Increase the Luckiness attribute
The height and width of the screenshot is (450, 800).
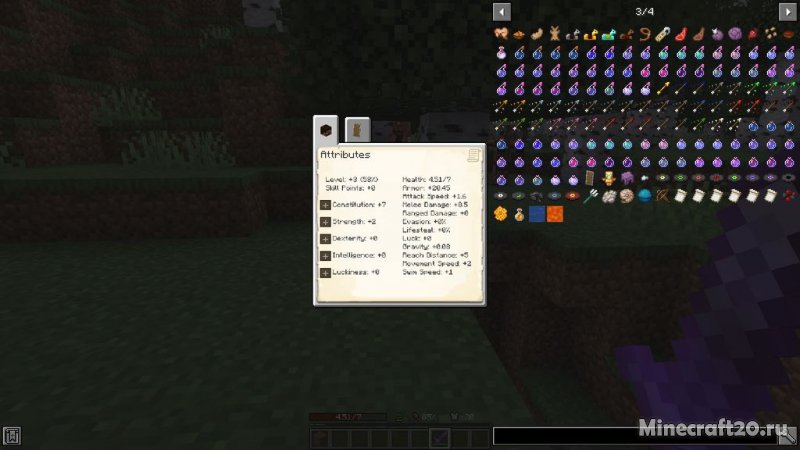point(325,272)
